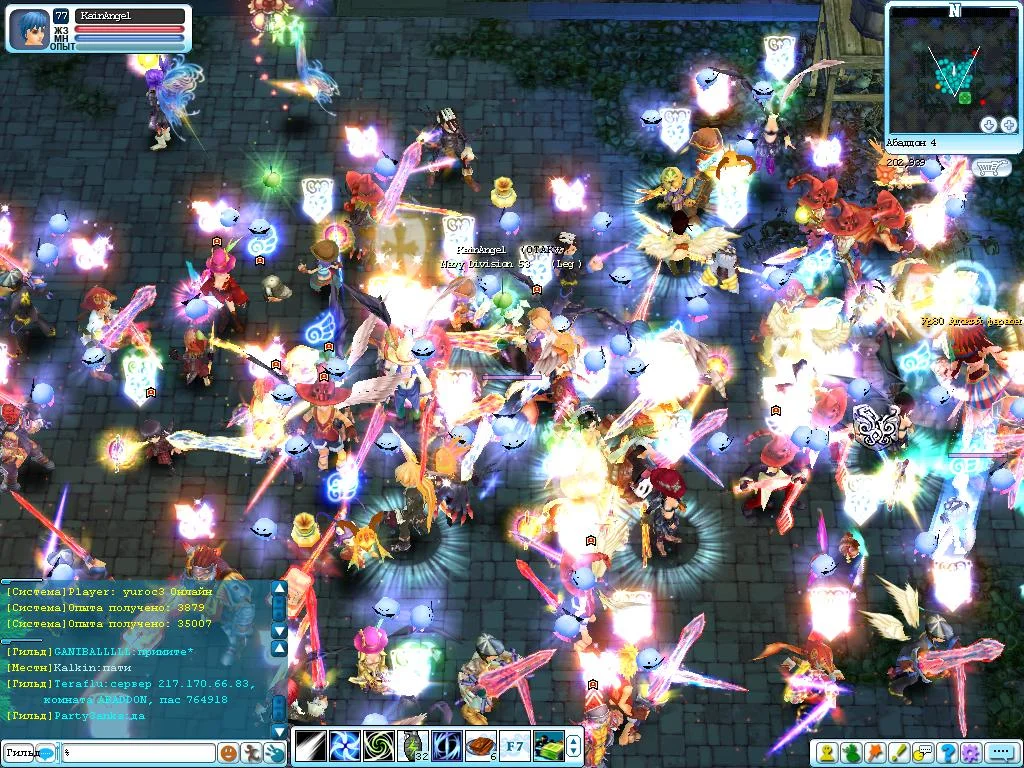Screen dimensions: 1024x768
Task: Click the minimap's down-arrow button
Action: (988, 124)
